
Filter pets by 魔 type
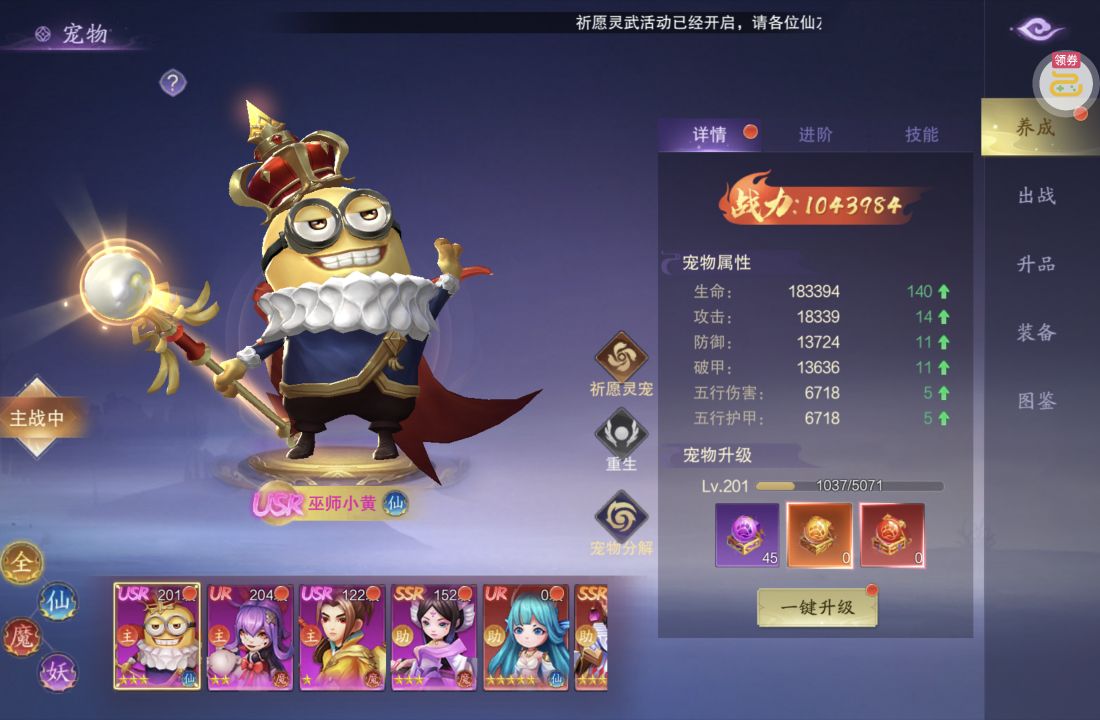point(22,636)
